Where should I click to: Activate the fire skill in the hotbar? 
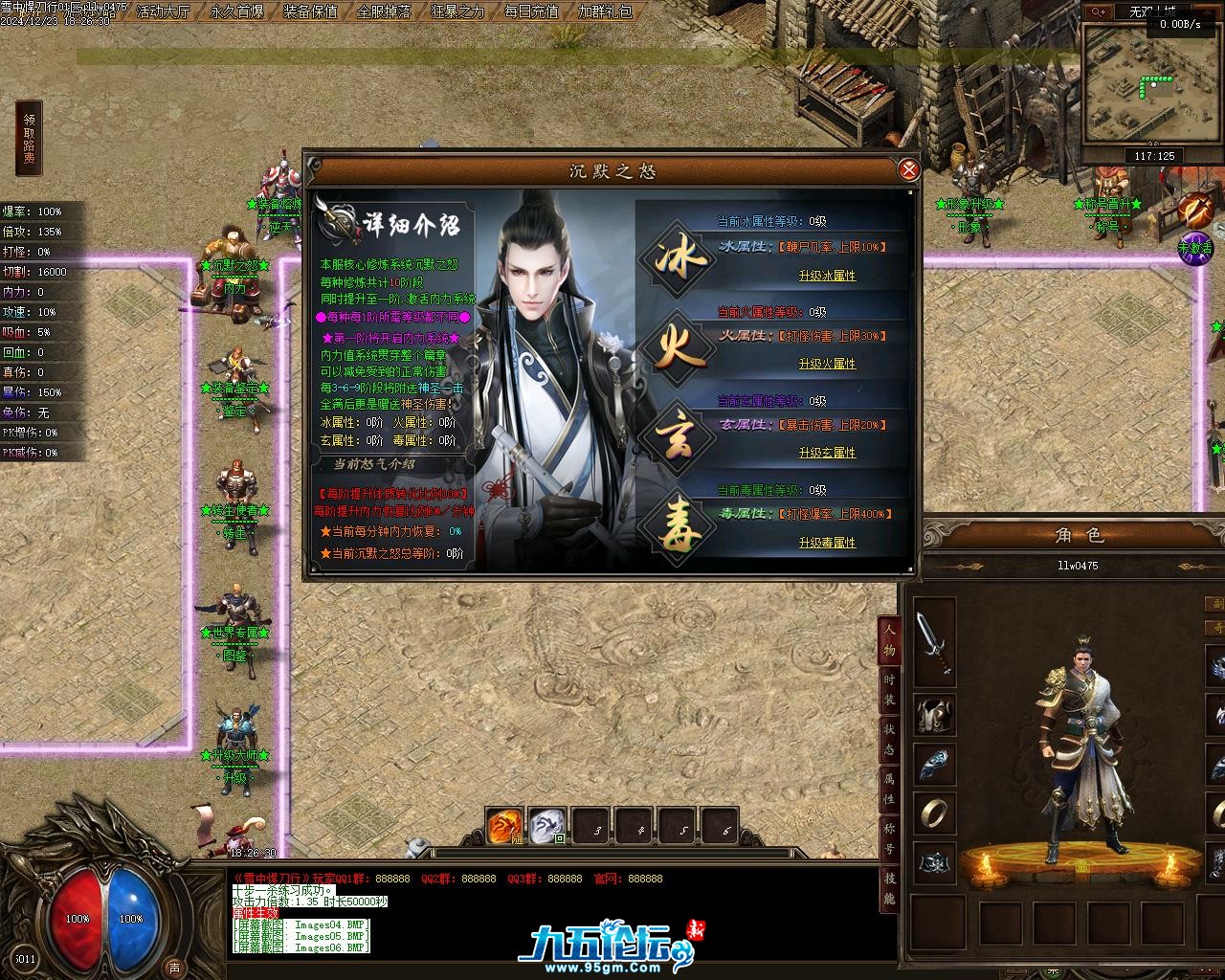click(504, 826)
